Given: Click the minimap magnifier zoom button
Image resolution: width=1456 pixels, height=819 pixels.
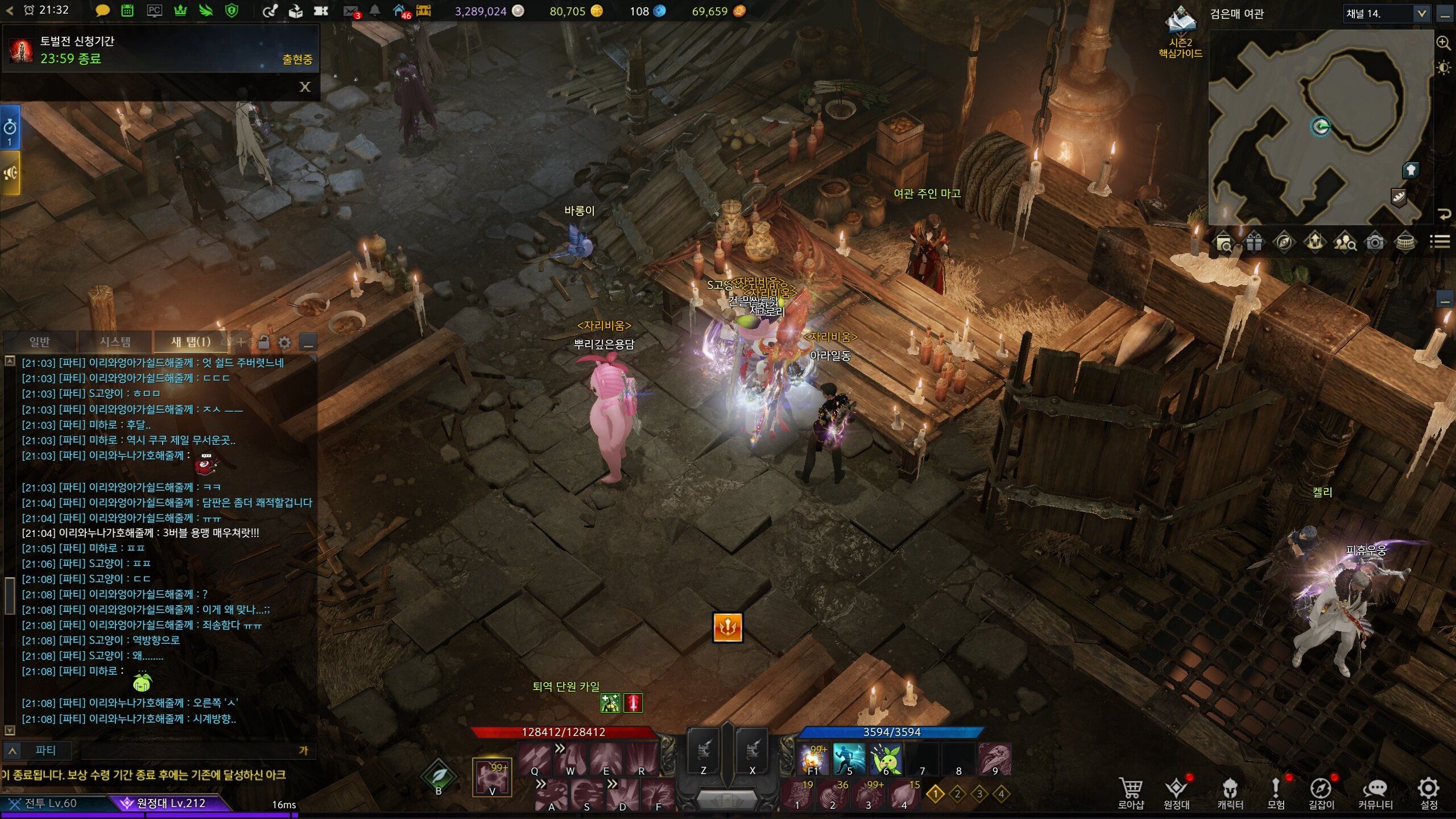Looking at the screenshot, I should 1443,43.
